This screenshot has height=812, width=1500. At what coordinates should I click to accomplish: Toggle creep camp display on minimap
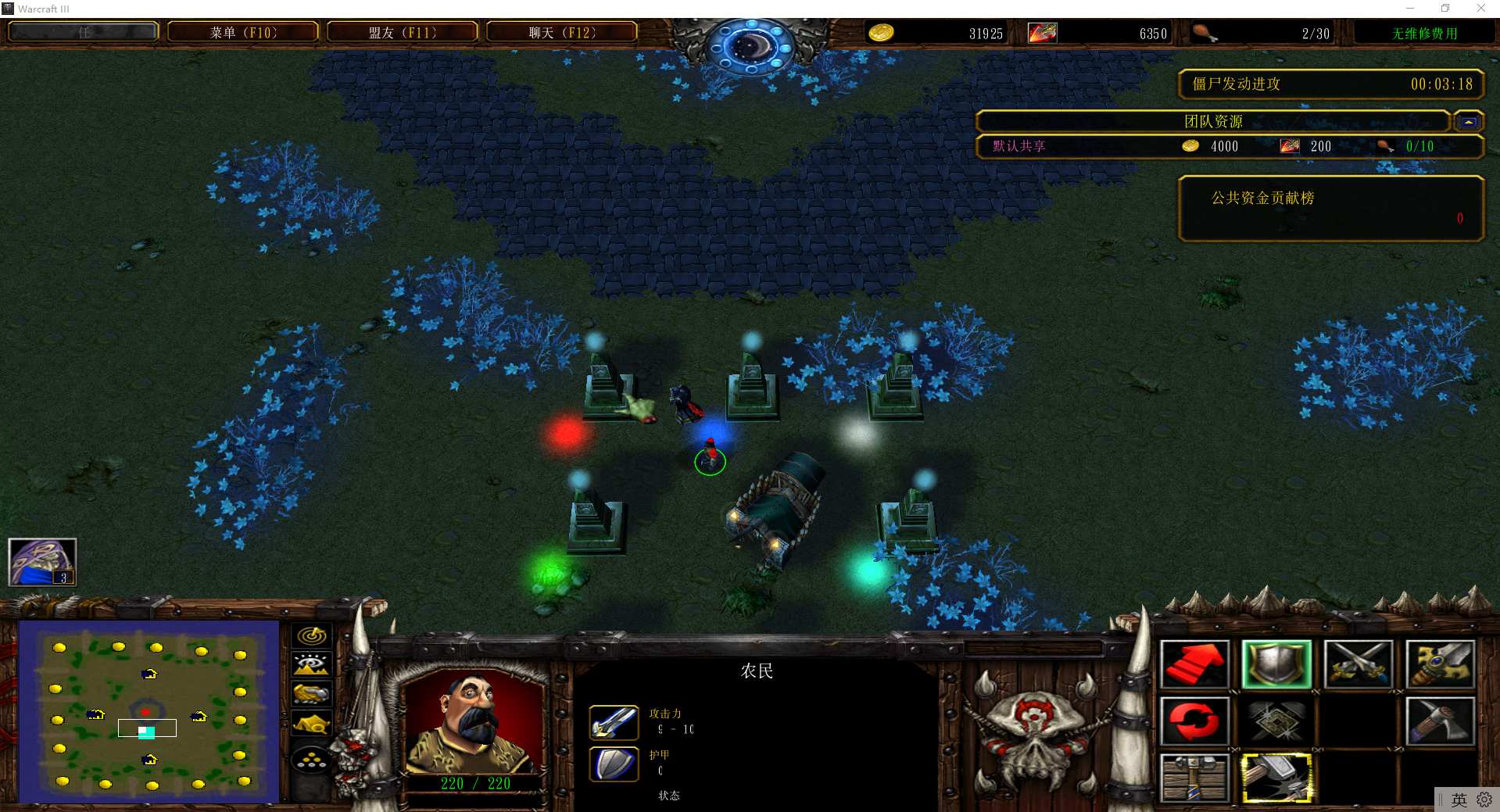tap(311, 724)
